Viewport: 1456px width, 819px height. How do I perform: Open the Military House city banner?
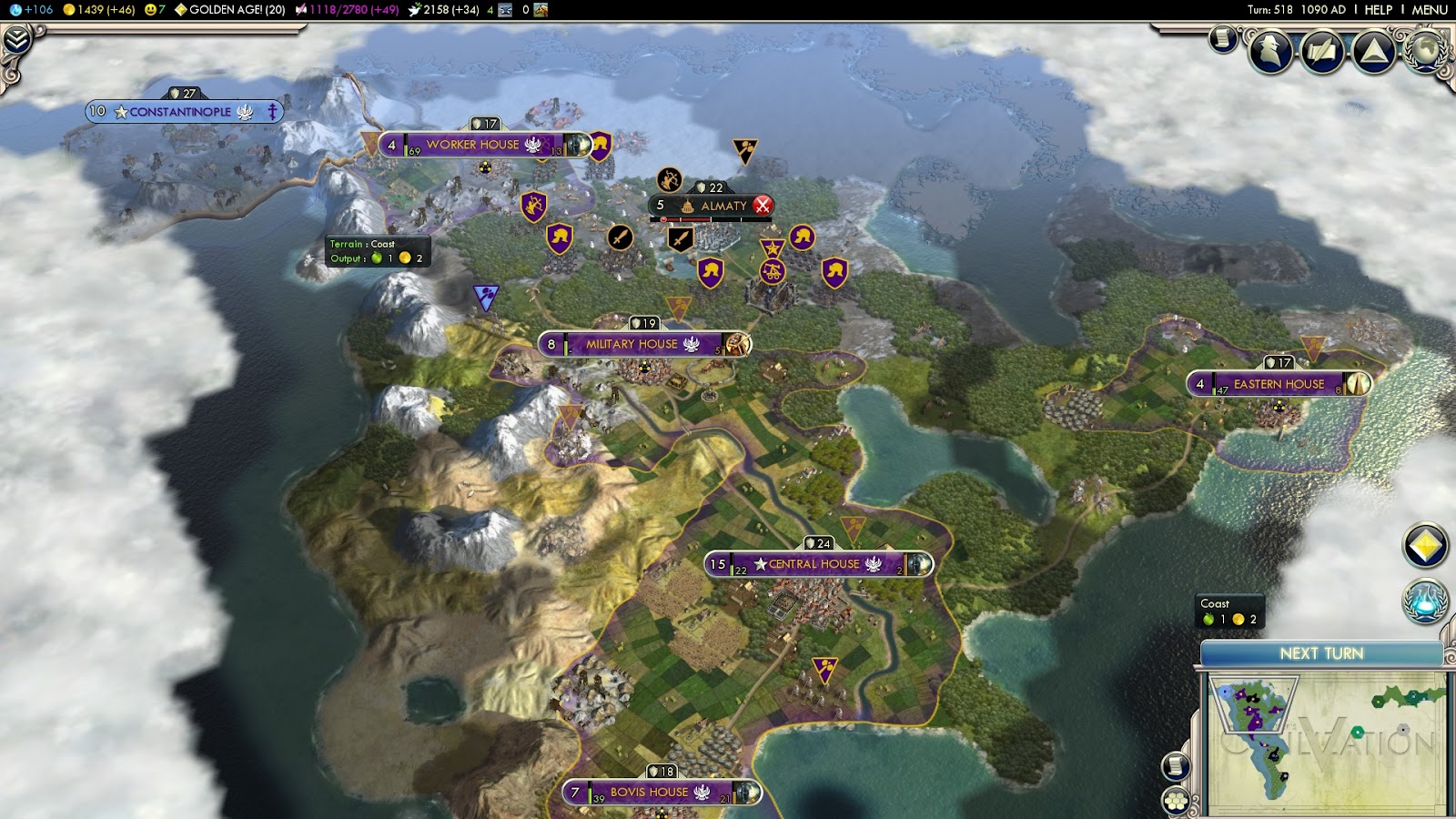point(632,345)
